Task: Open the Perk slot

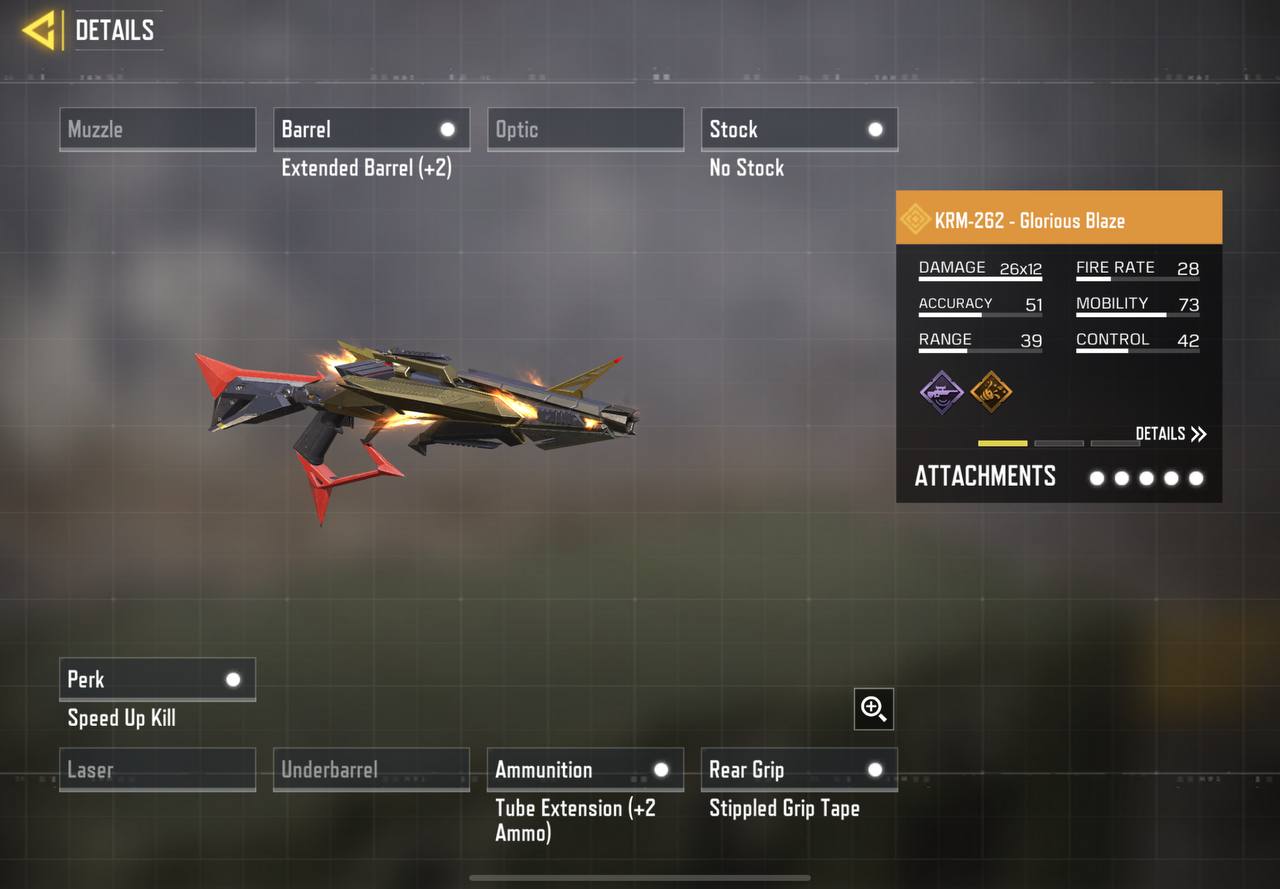Action: (x=157, y=679)
